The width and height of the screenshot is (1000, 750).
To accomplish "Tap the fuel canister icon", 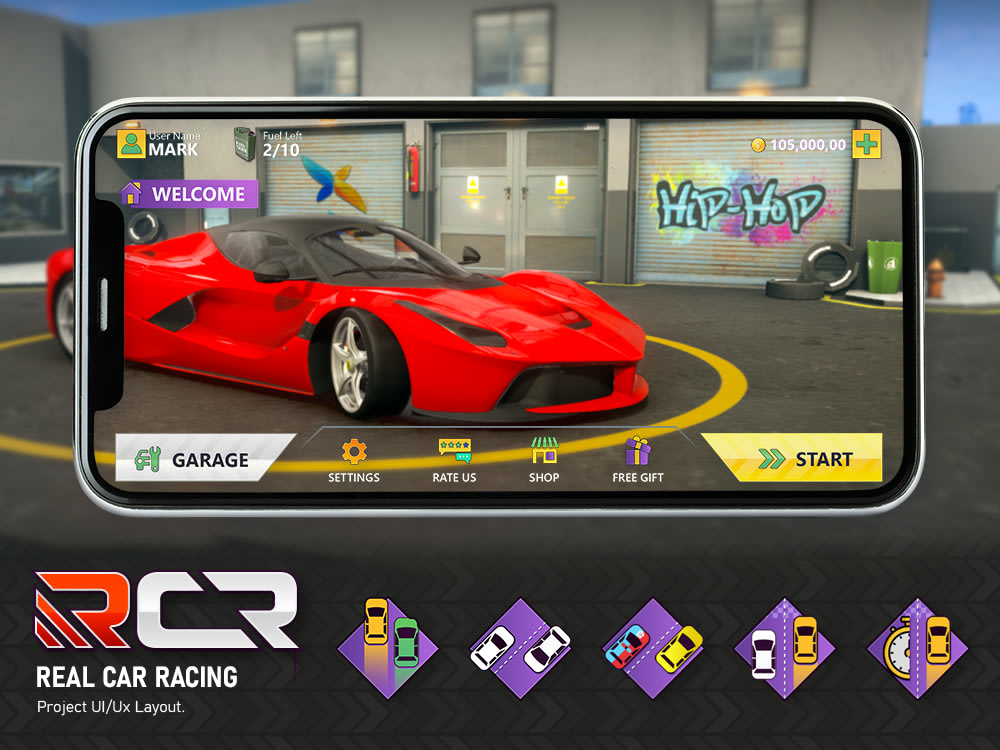I will tap(245, 143).
